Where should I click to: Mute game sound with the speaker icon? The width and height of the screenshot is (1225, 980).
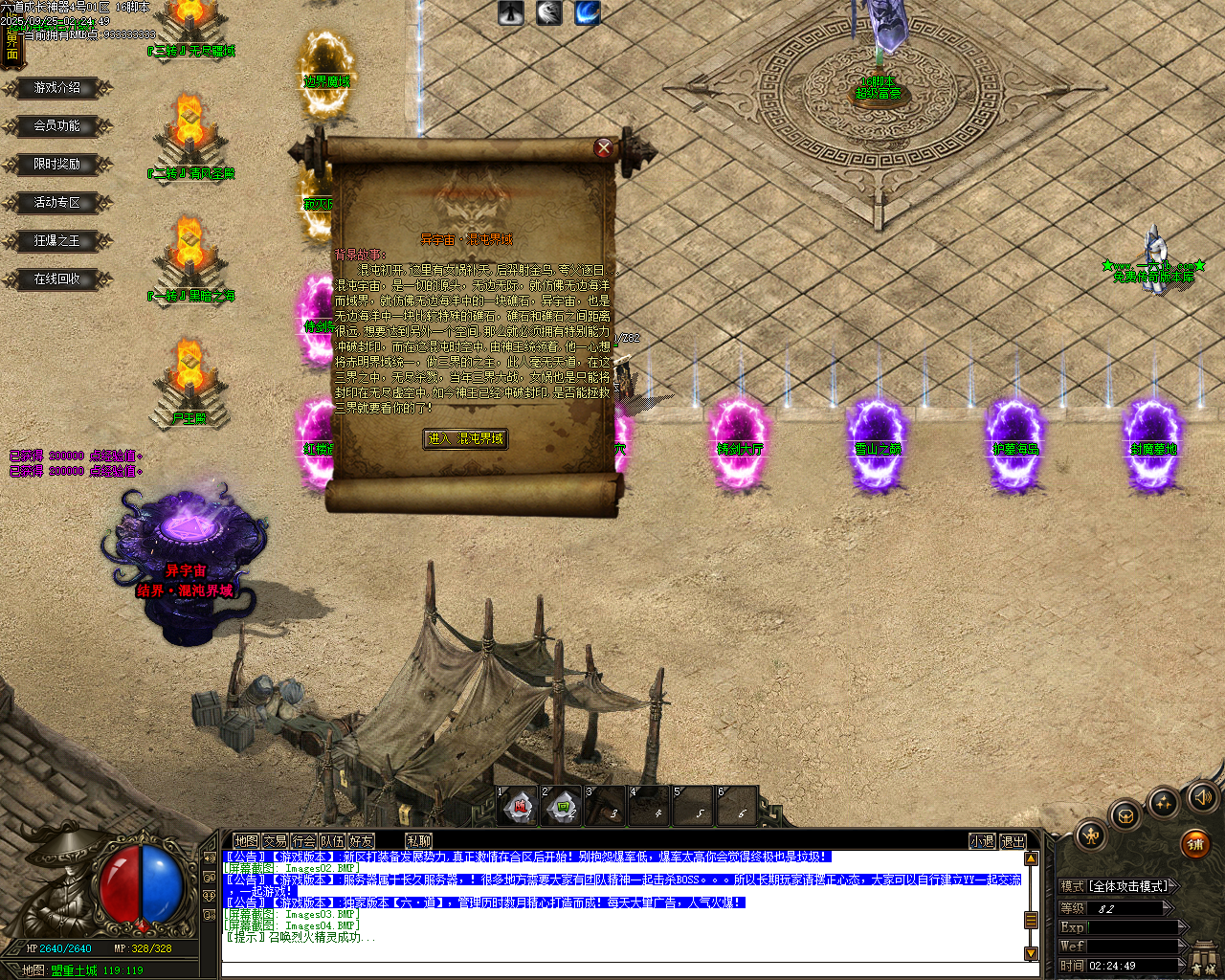(1203, 798)
